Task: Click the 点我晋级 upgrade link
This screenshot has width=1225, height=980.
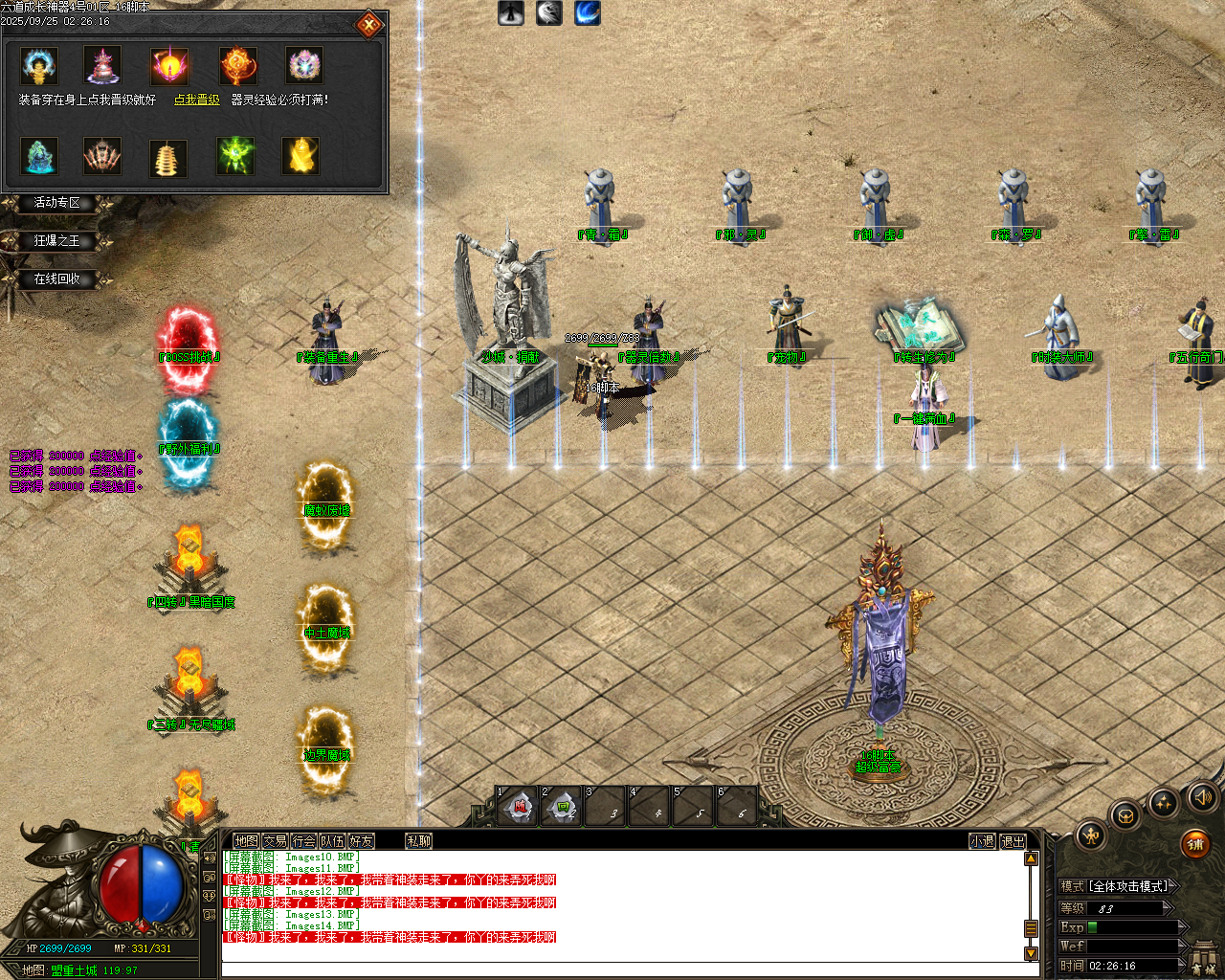Action: point(196,99)
